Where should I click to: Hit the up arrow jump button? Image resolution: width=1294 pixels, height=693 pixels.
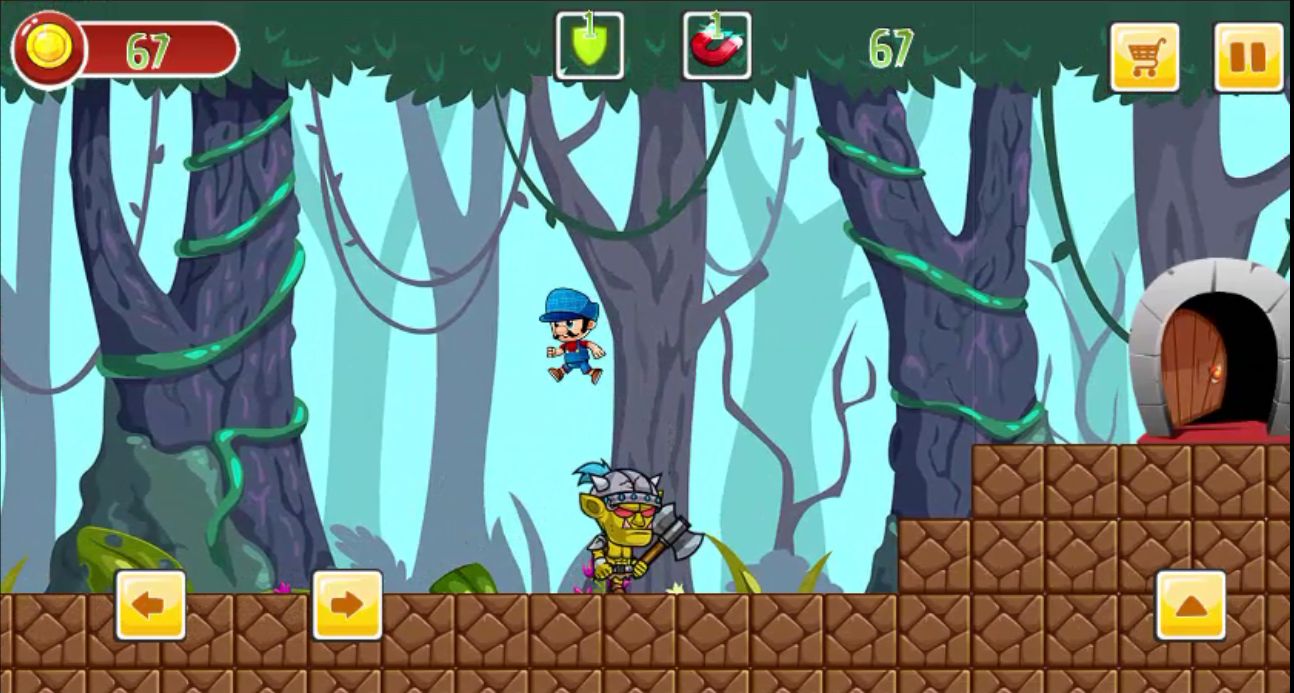[x=1190, y=605]
